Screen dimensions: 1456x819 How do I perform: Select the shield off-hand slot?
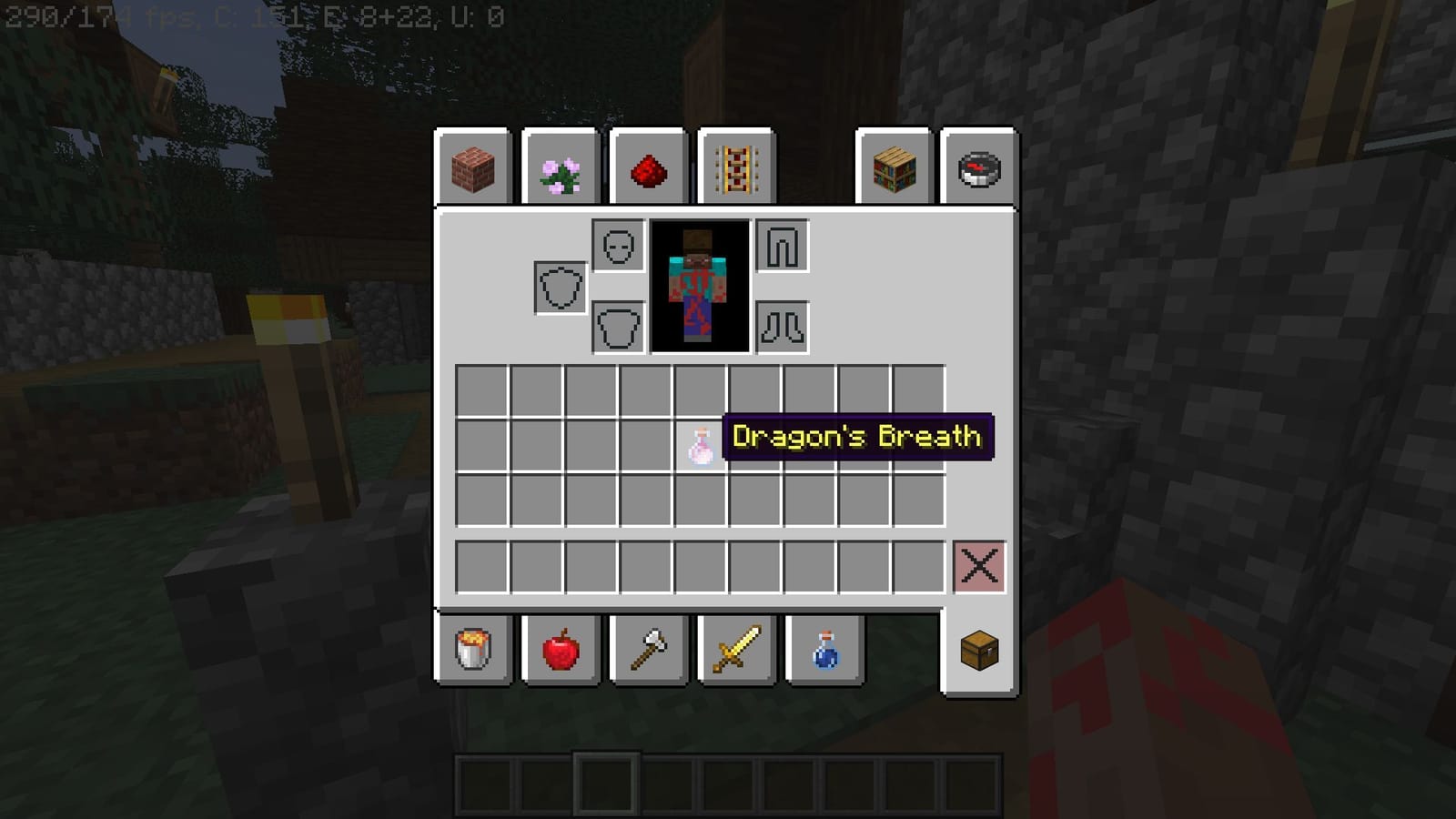click(559, 286)
